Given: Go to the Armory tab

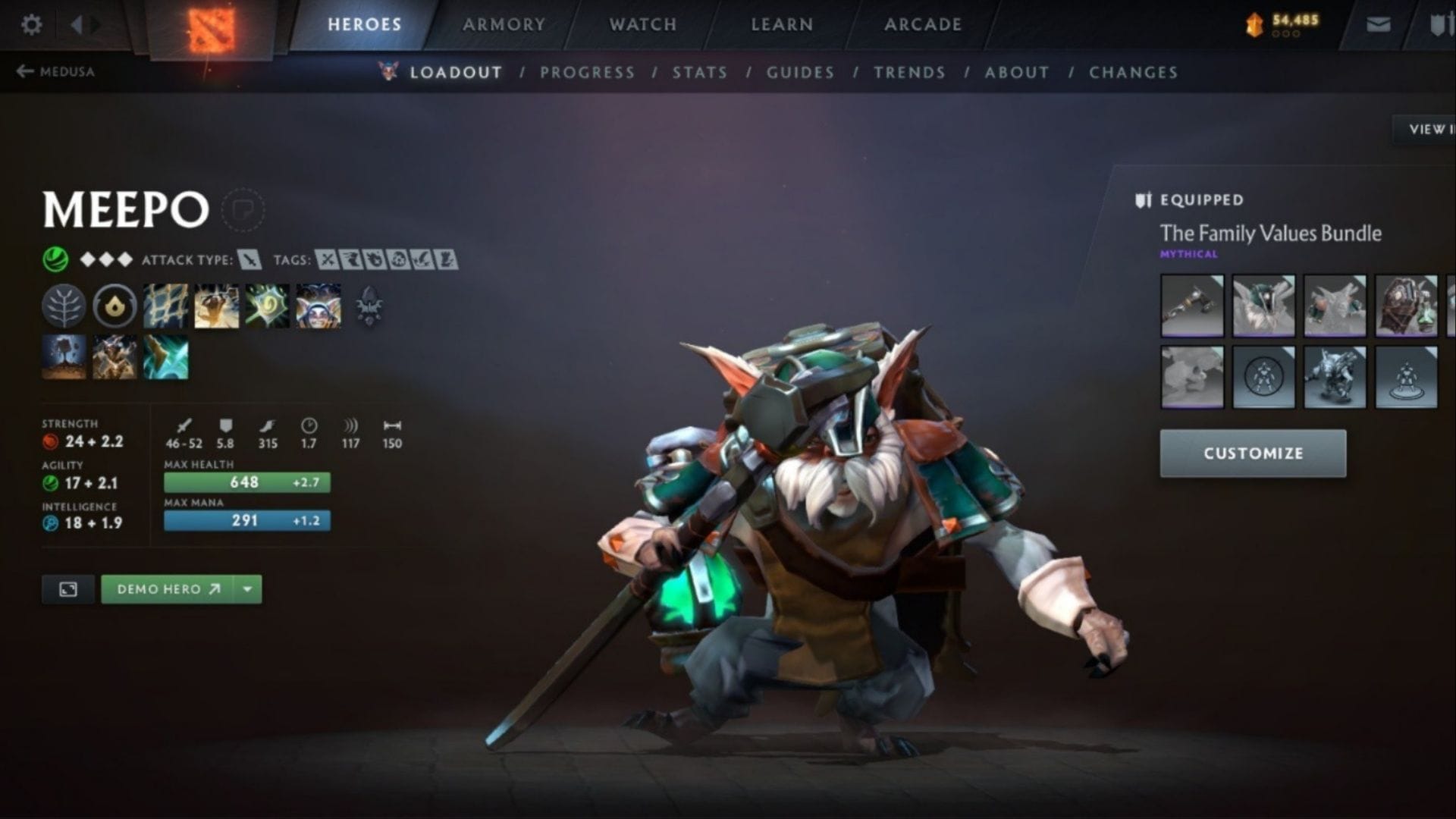Looking at the screenshot, I should (504, 24).
